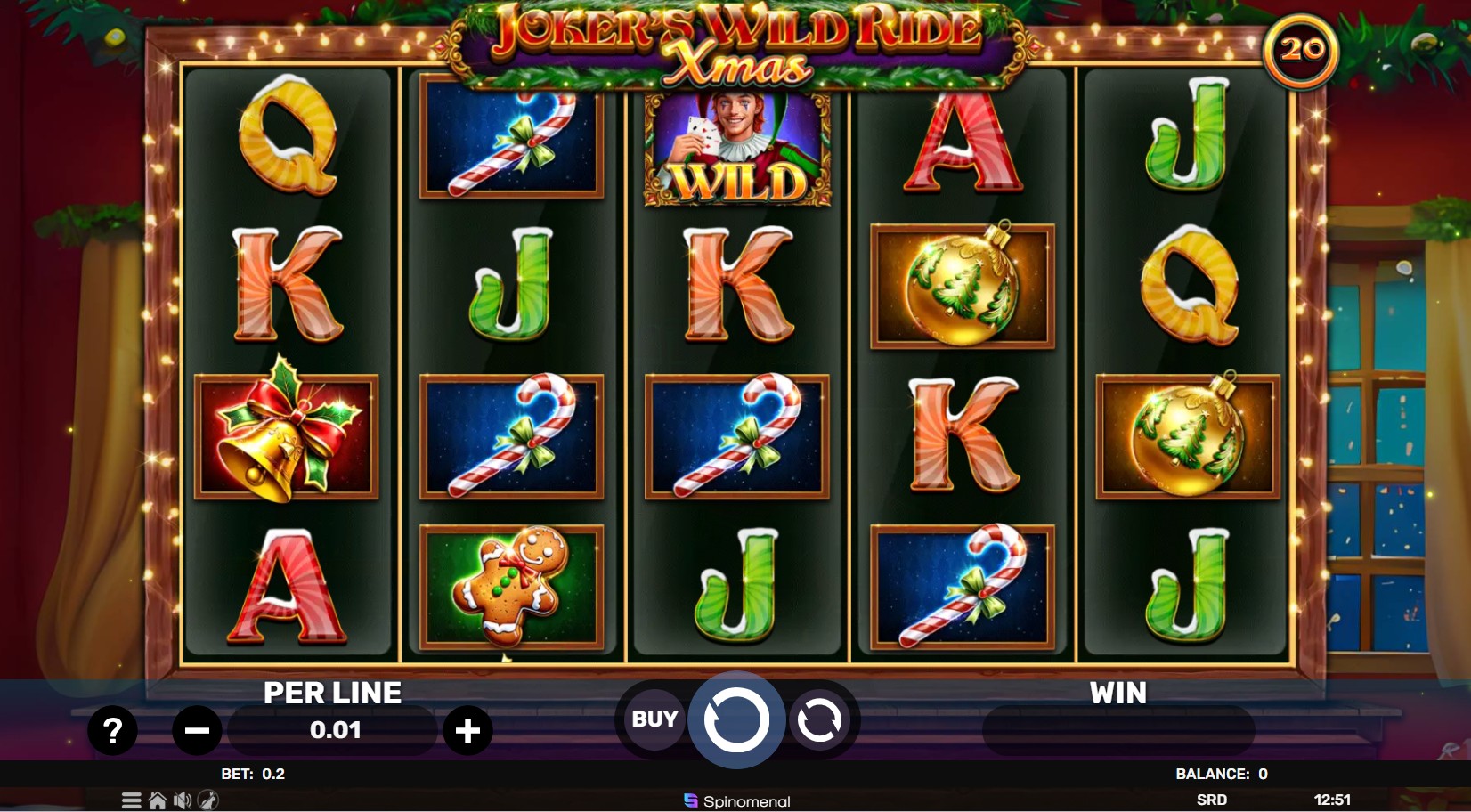
Task: Click the Spinomenal logo in the footer
Action: pos(735,800)
